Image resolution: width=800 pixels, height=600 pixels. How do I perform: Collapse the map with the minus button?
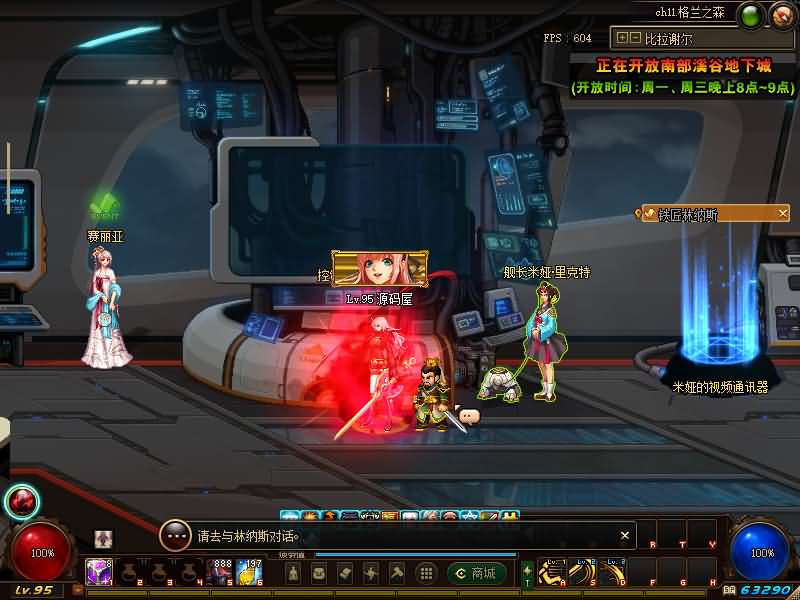click(x=635, y=38)
